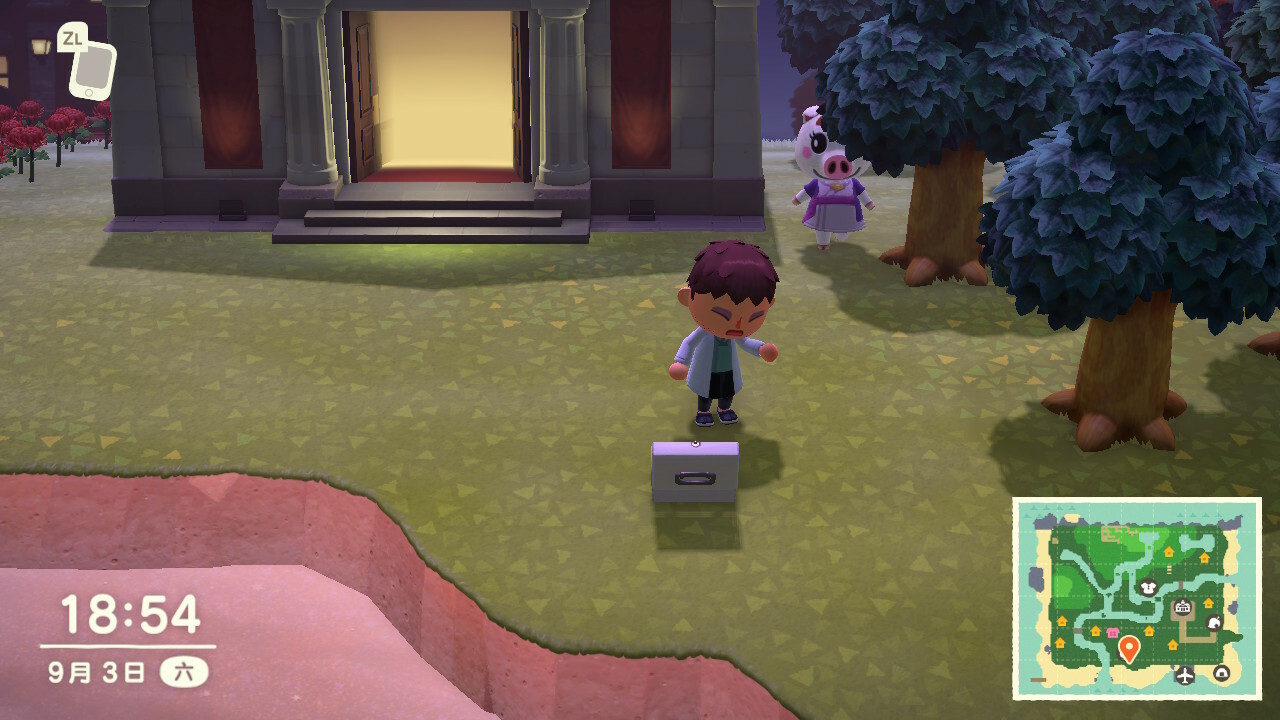Viewport: 1280px width, 720px height.
Task: Click the airport airplane map marker
Action: (x=1186, y=675)
